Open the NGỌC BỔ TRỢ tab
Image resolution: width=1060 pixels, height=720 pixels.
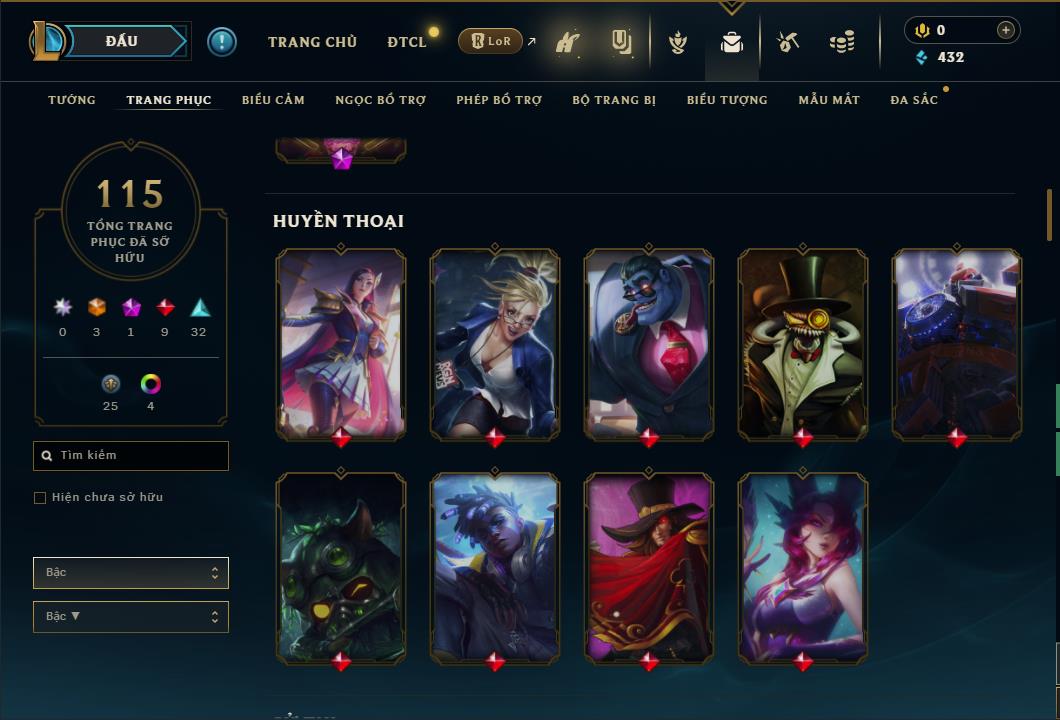click(x=380, y=100)
